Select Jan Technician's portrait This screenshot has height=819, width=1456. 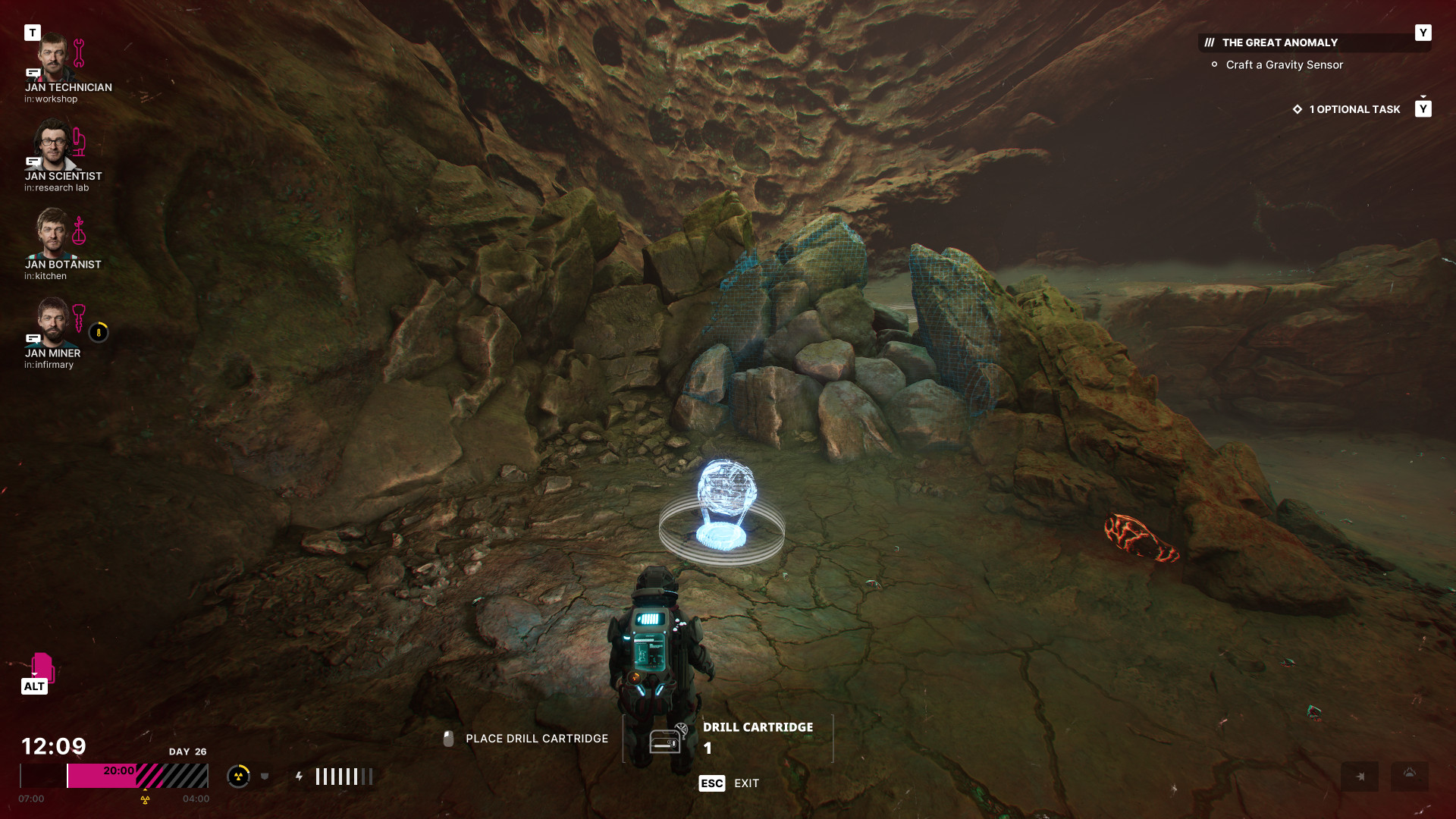[x=52, y=57]
